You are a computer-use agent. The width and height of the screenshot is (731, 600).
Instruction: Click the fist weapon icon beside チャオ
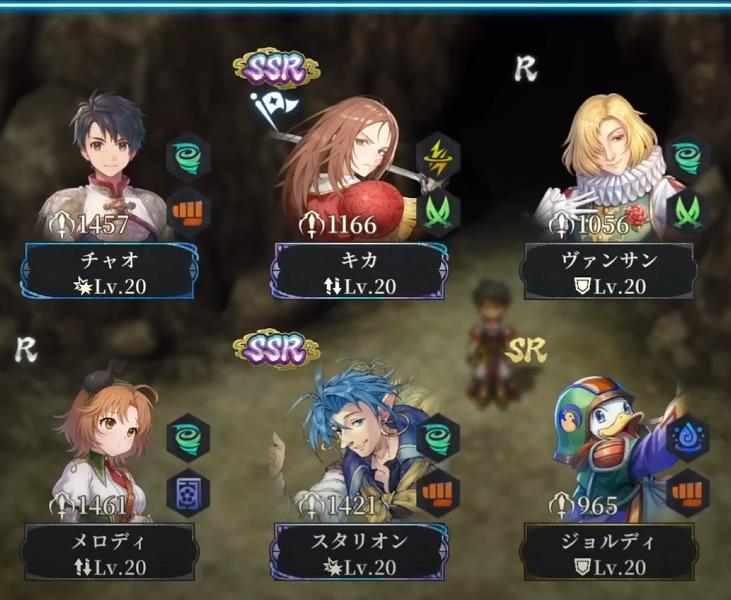coord(189,211)
